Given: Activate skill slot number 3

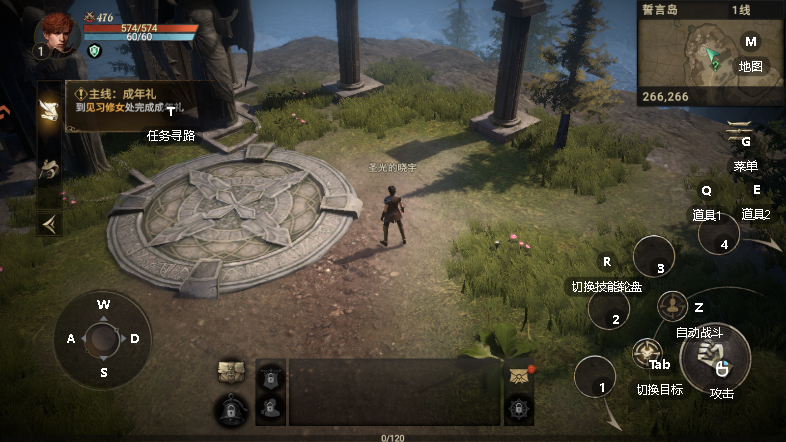Looking at the screenshot, I should [x=655, y=258].
